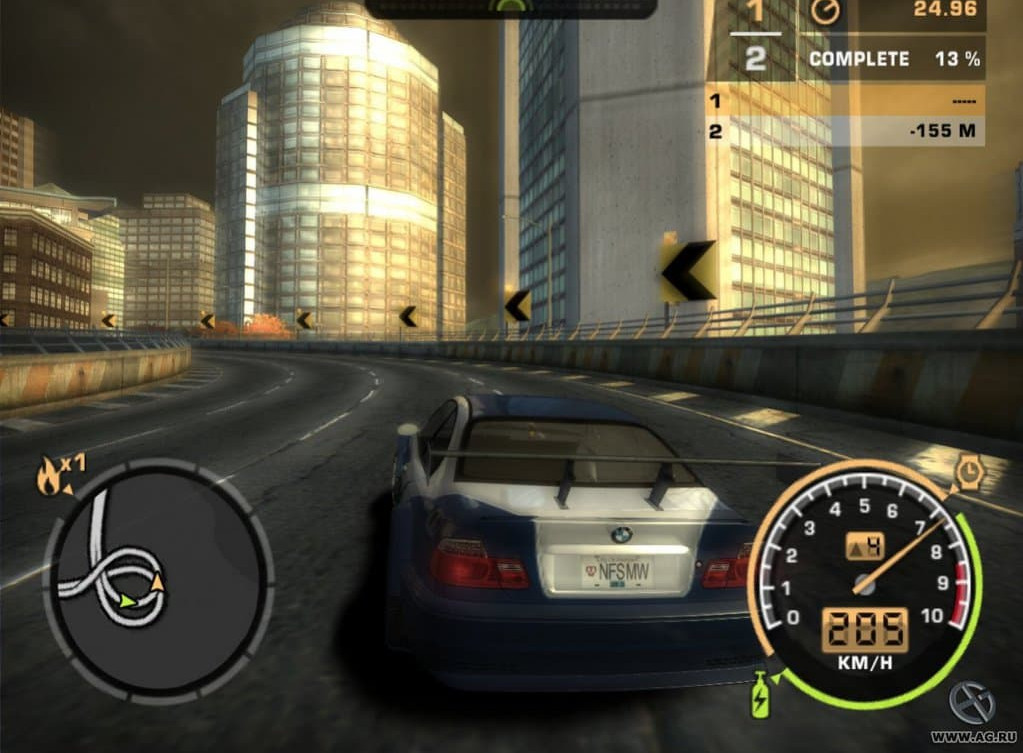Viewport: 1023px width, 753px height.
Task: Click the circular track minimap
Action: (157, 580)
